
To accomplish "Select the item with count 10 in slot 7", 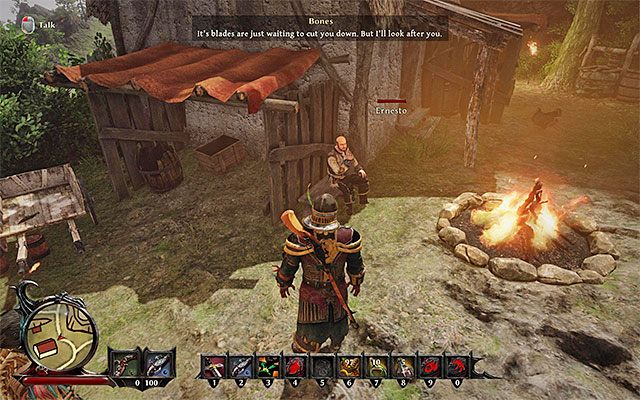I will pyautogui.click(x=376, y=367).
